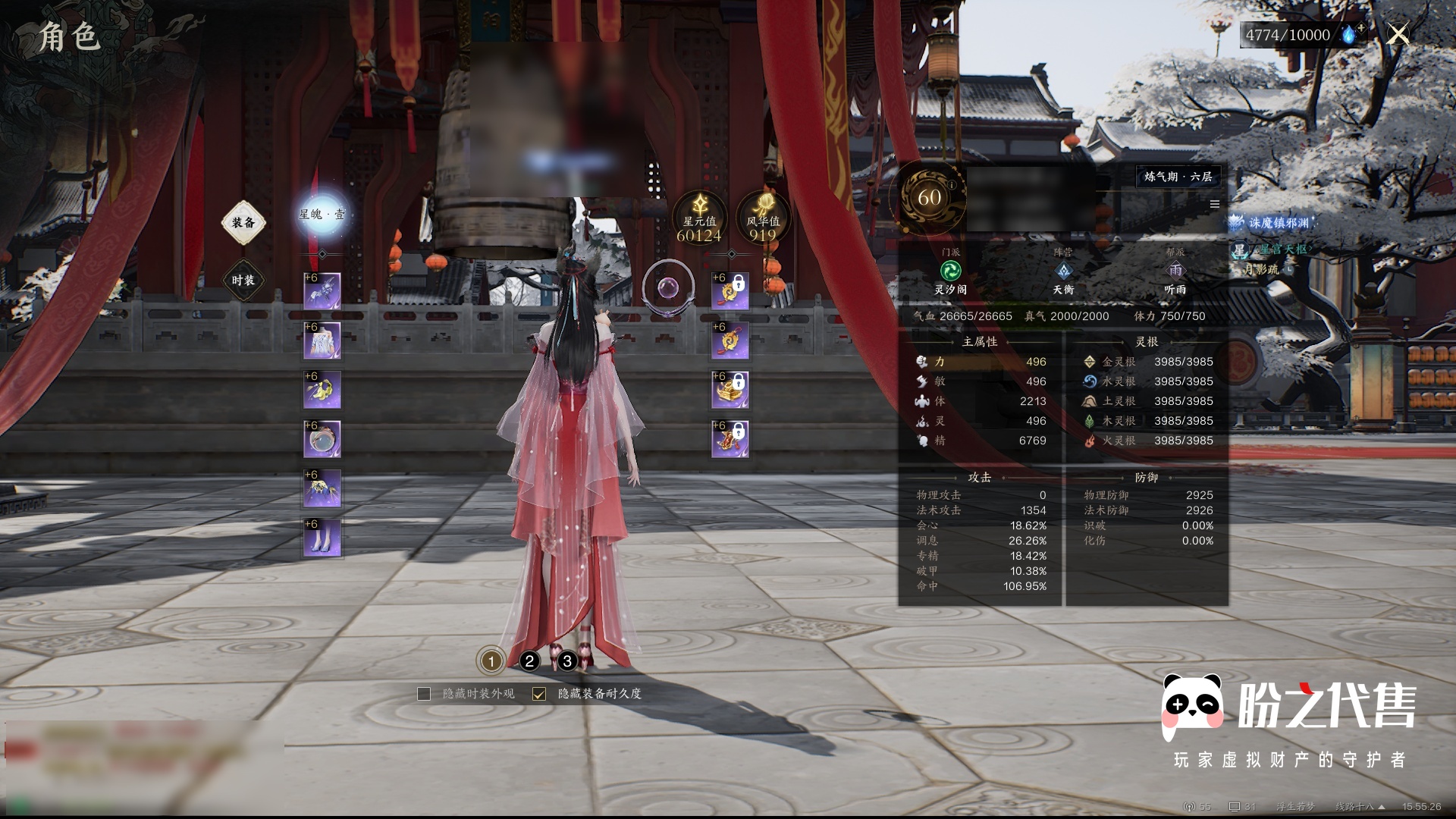Screen dimensions: 1456x819
Task: Open the 风华值 919 badge
Action: pos(762,218)
